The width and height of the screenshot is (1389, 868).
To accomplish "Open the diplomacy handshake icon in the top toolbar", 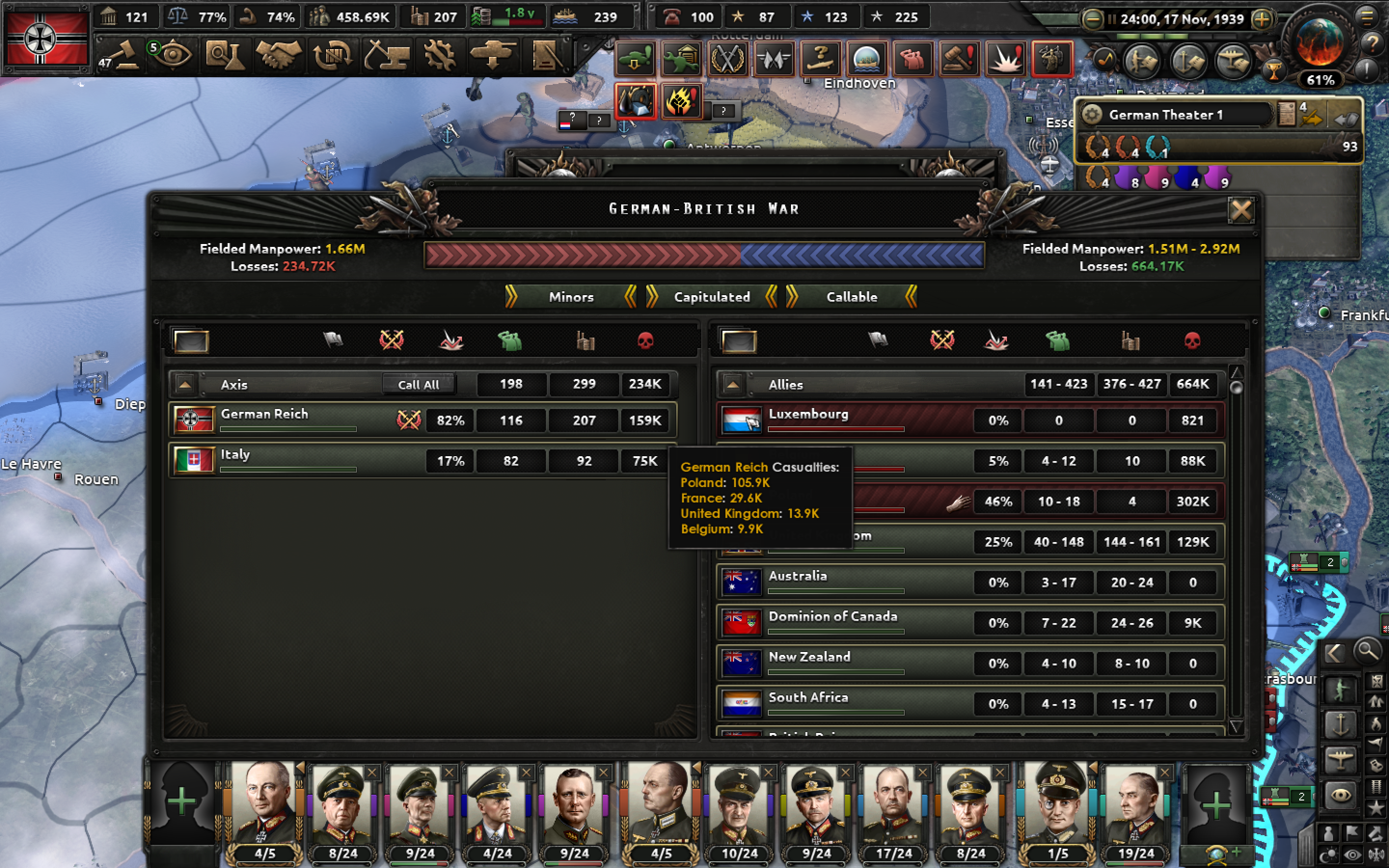I will tap(281, 55).
